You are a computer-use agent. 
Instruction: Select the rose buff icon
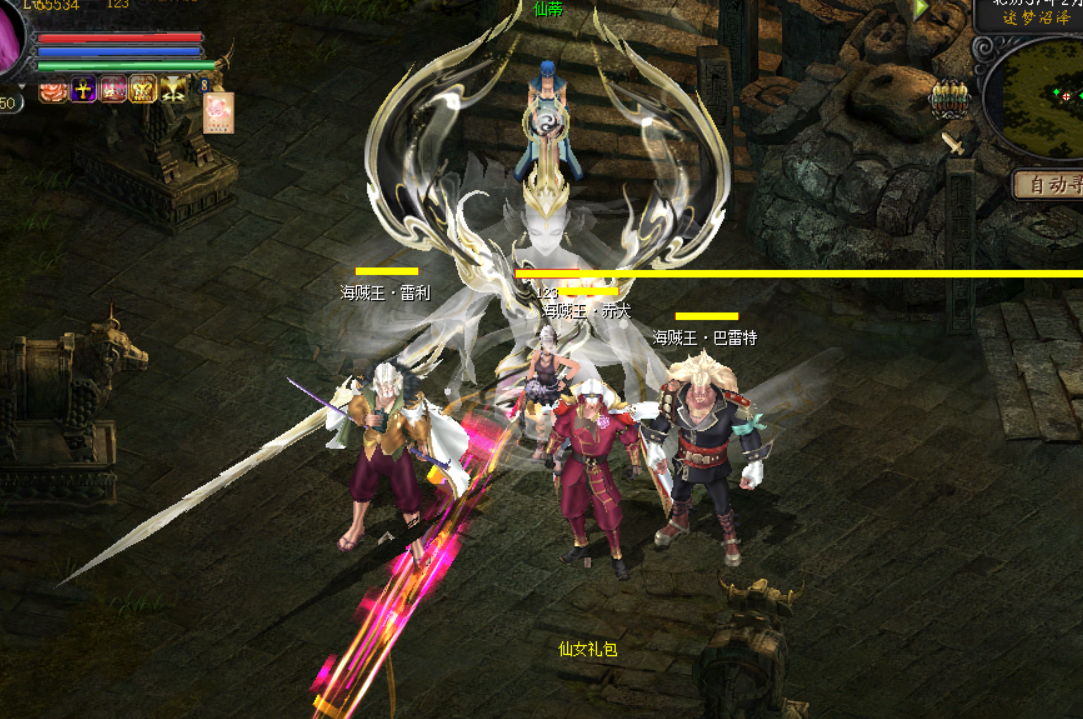click(51, 91)
